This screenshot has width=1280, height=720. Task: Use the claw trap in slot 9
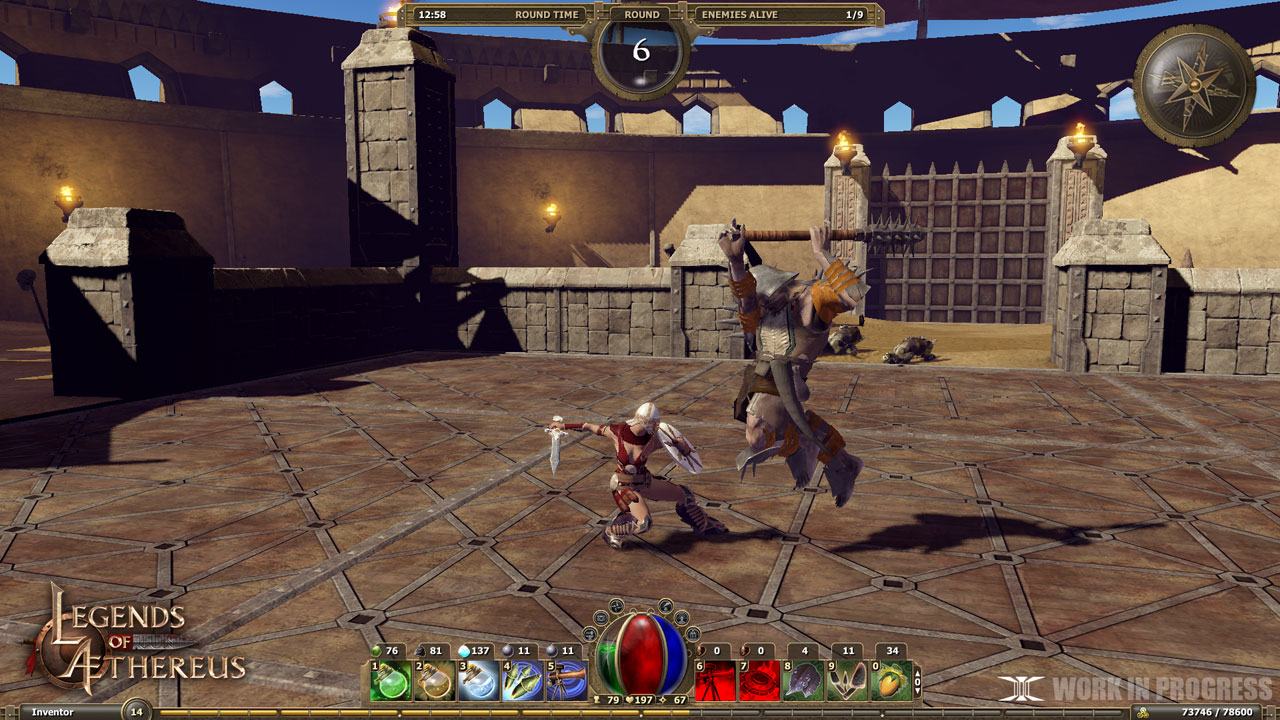pos(845,678)
